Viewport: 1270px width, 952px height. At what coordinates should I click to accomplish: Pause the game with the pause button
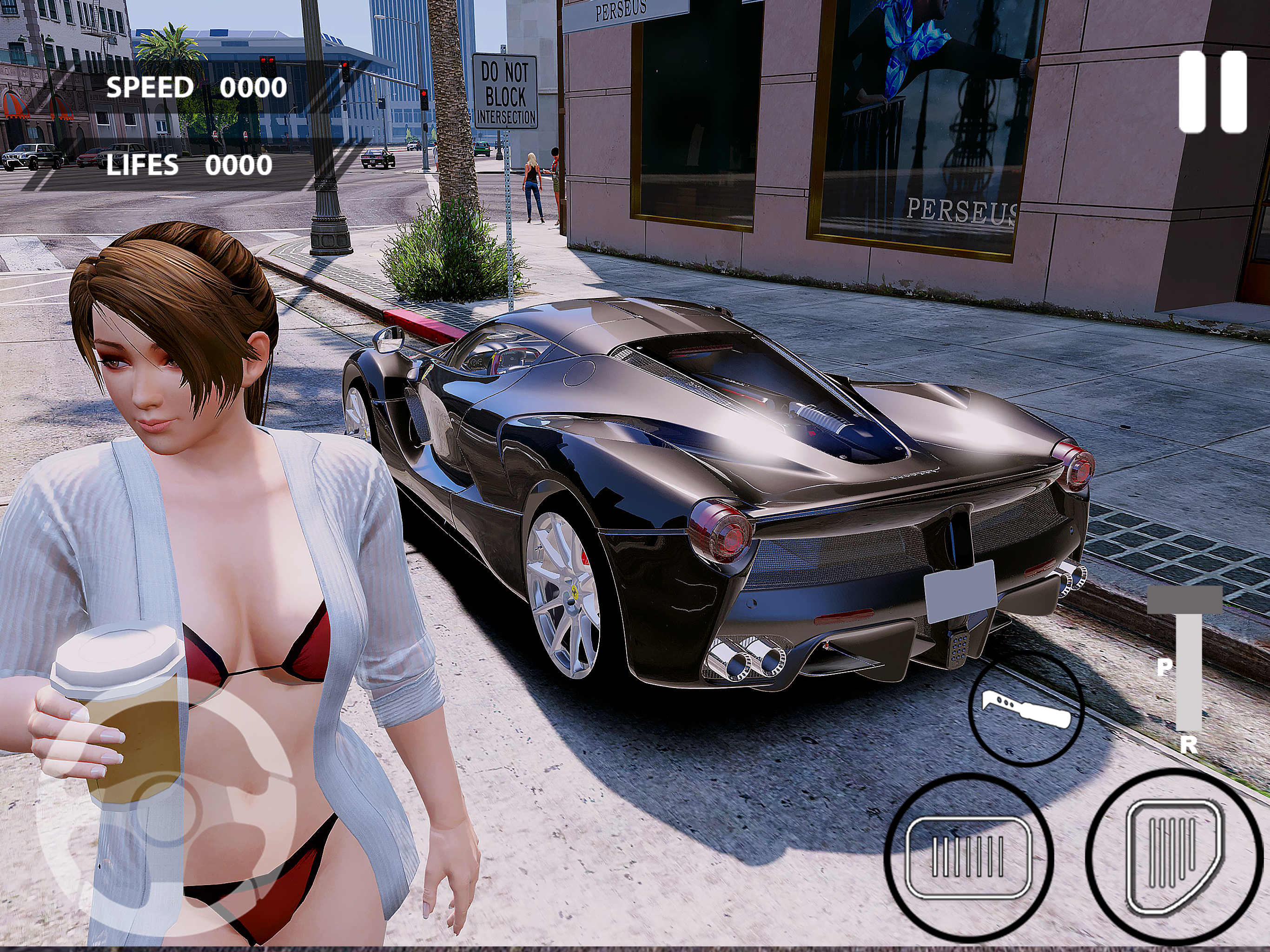click(1212, 93)
